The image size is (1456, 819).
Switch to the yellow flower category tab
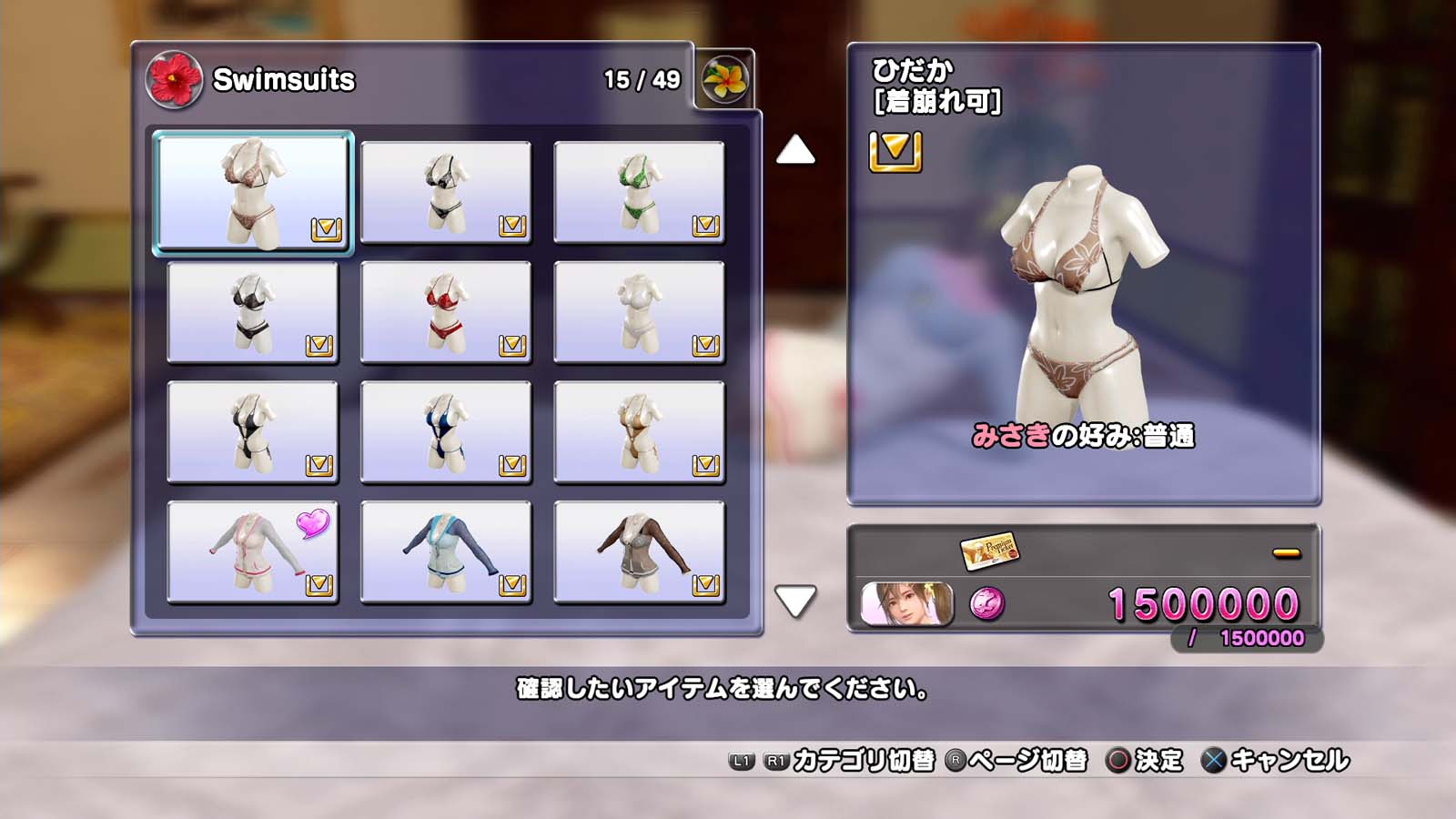pyautogui.click(x=724, y=79)
